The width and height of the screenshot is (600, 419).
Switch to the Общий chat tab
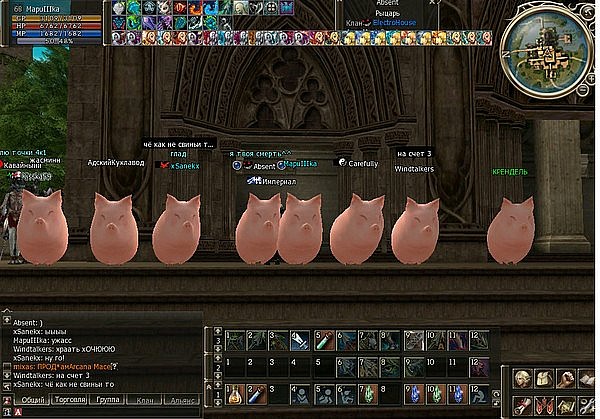(x=34, y=397)
